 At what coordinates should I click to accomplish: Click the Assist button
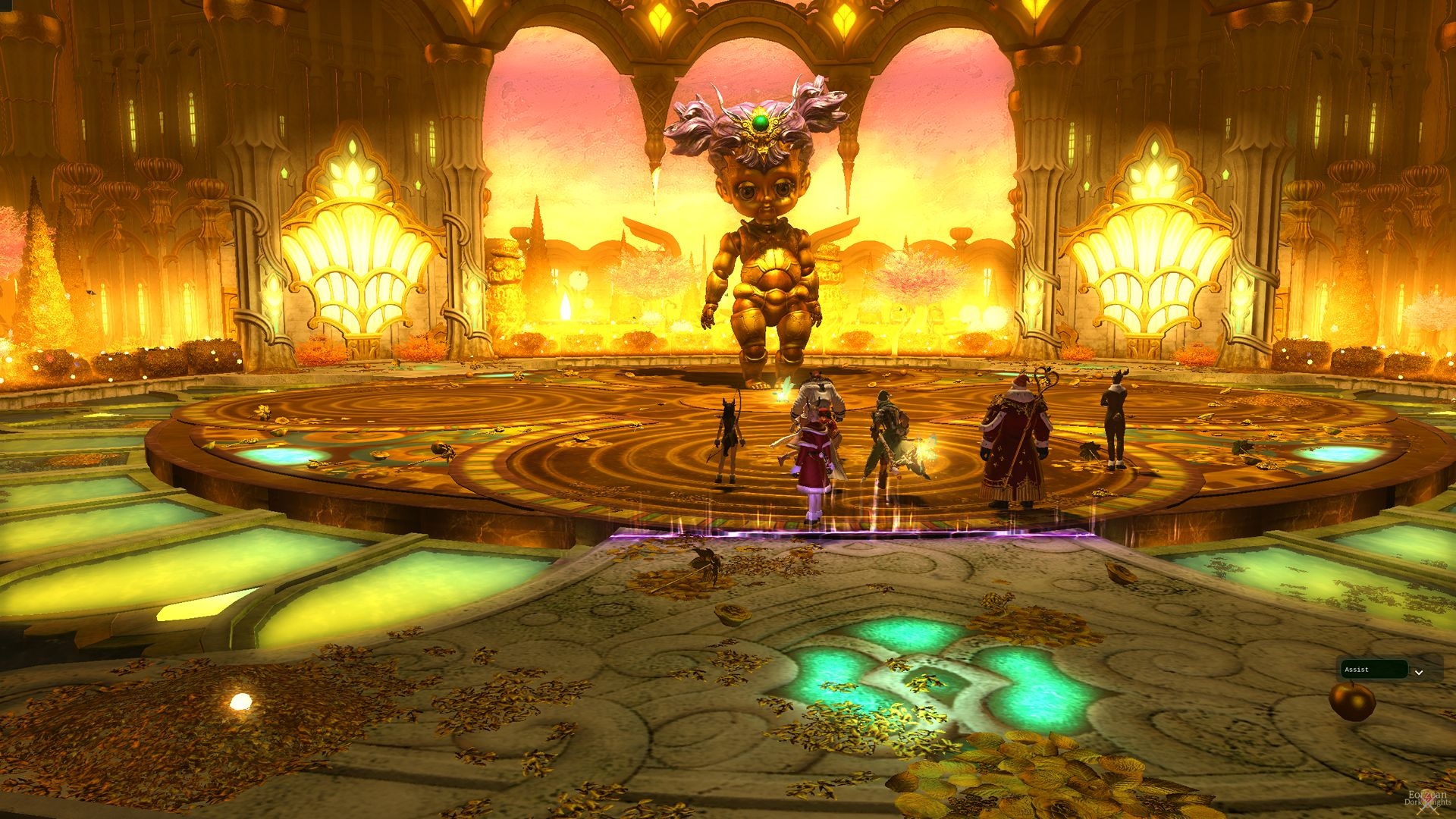point(1373,670)
